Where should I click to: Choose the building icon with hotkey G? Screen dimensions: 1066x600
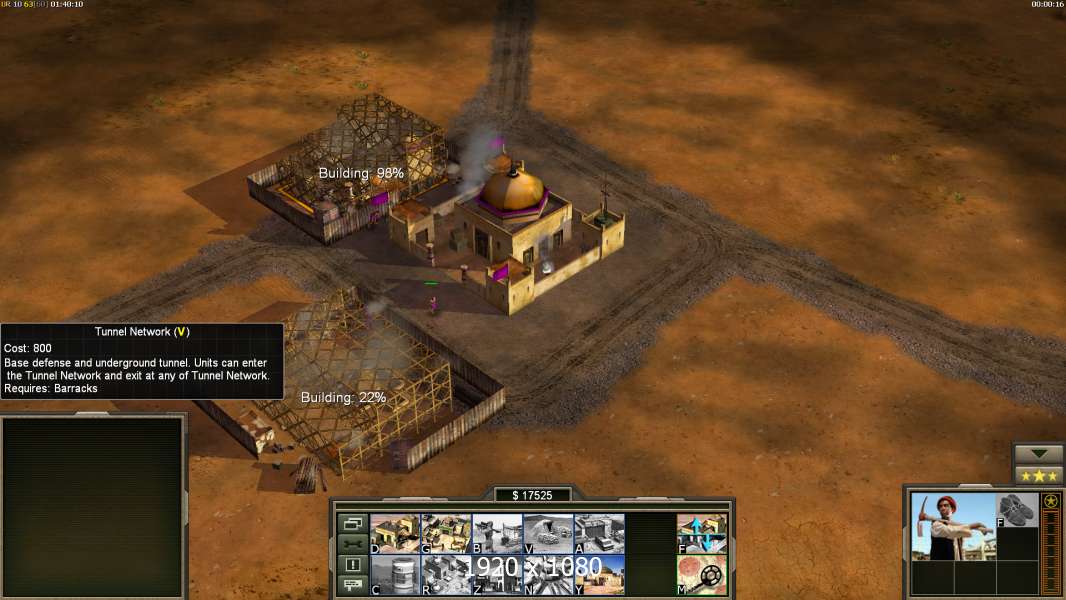point(446,533)
